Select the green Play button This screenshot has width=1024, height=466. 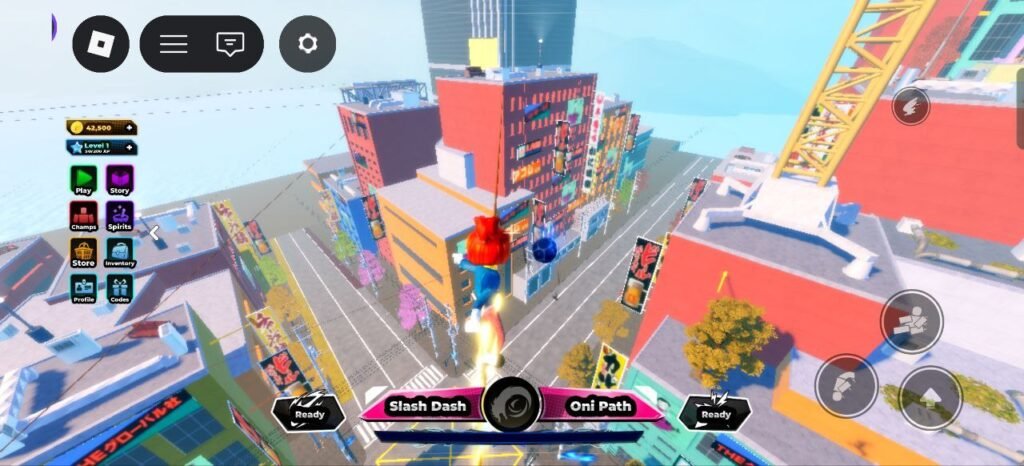pyautogui.click(x=84, y=179)
